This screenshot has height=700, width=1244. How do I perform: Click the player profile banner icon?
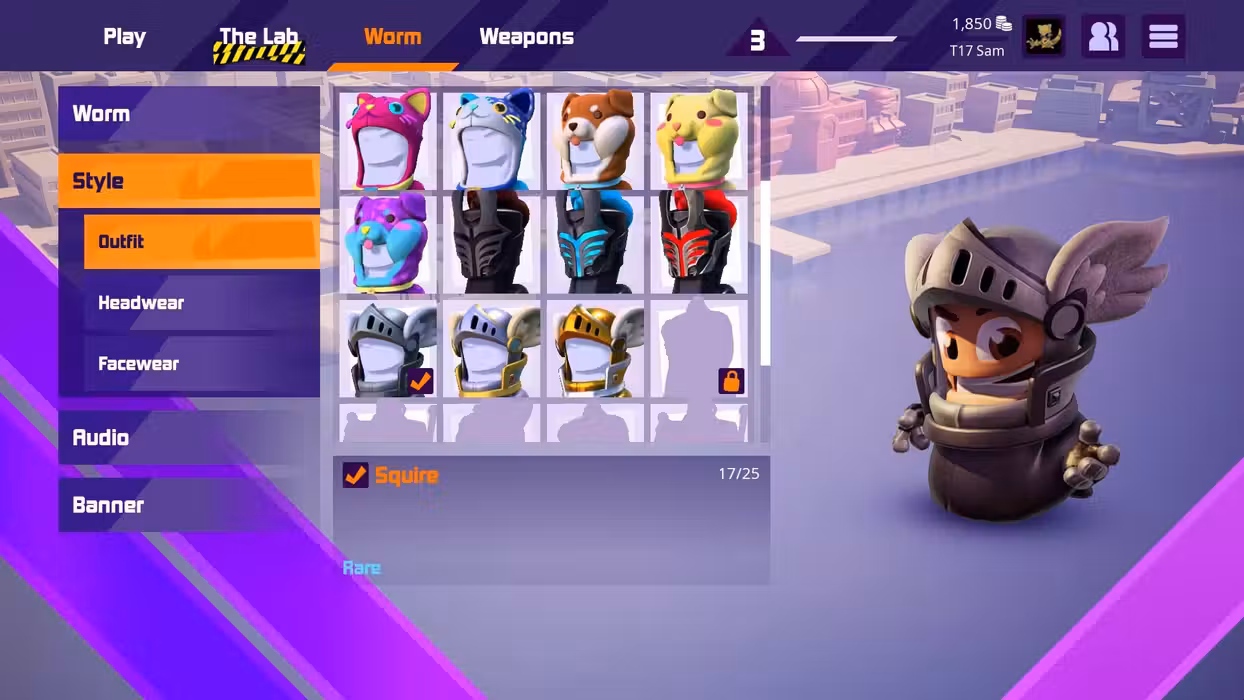[1043, 37]
